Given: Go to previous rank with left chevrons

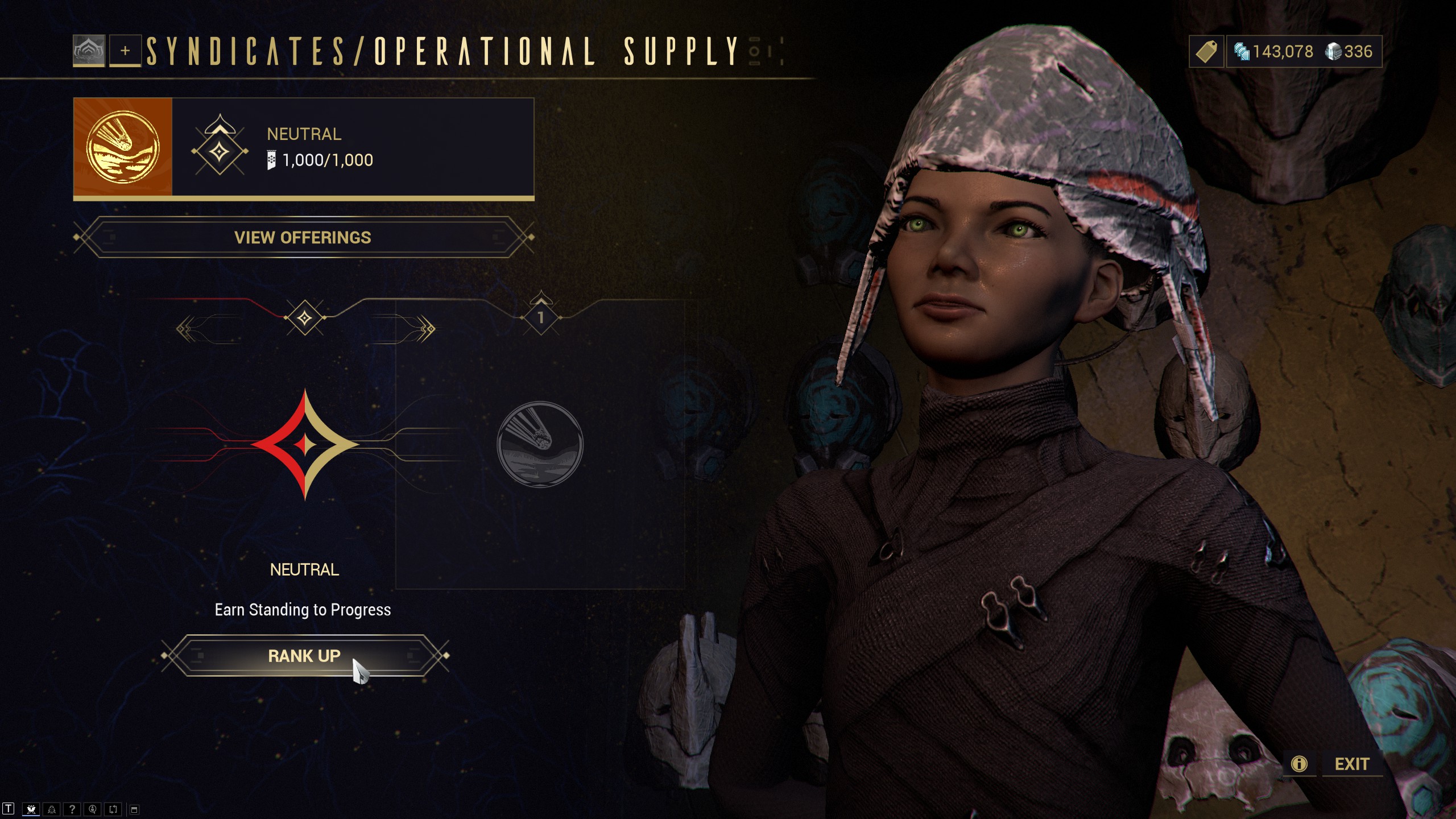Looking at the screenshot, I should click(185, 329).
